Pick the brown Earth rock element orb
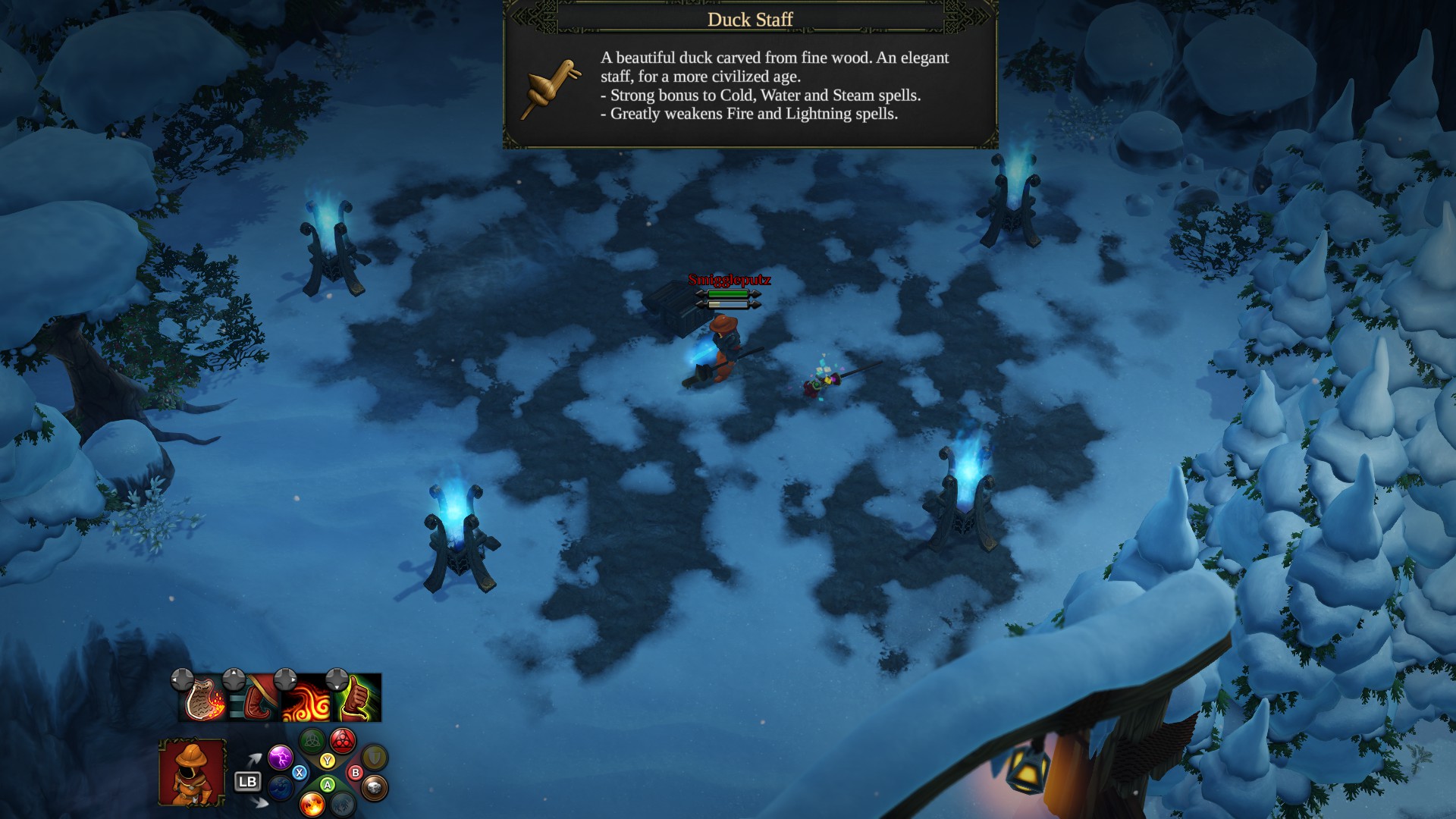The image size is (1456, 819). 374,789
